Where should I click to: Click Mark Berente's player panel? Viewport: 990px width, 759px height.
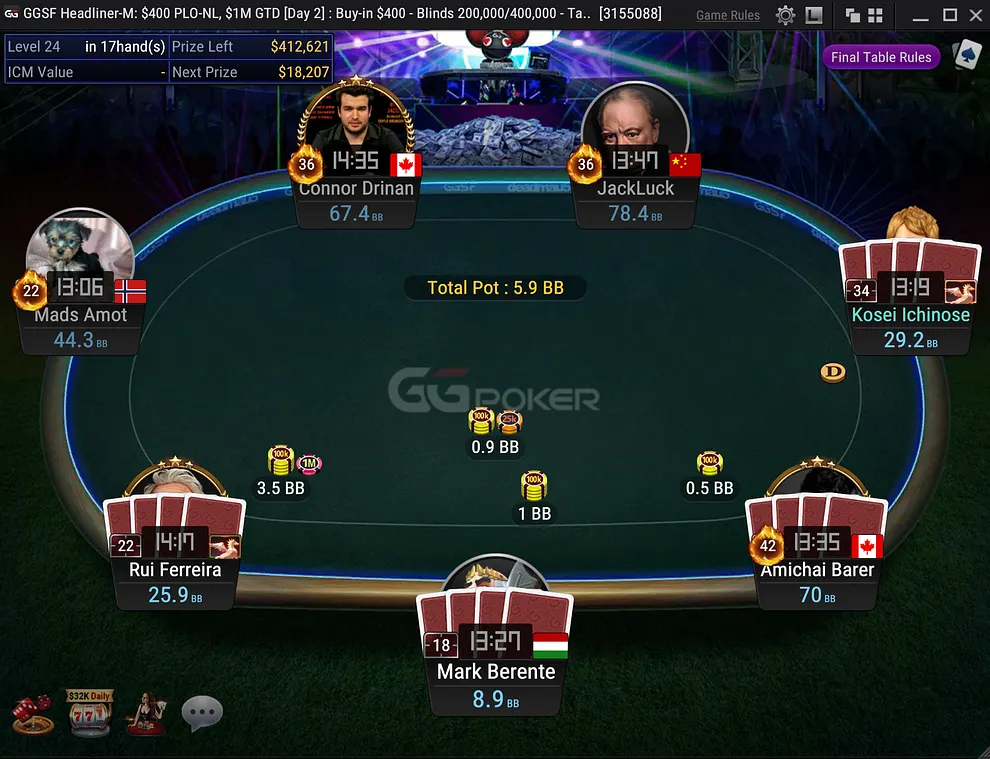pyautogui.click(x=496, y=684)
